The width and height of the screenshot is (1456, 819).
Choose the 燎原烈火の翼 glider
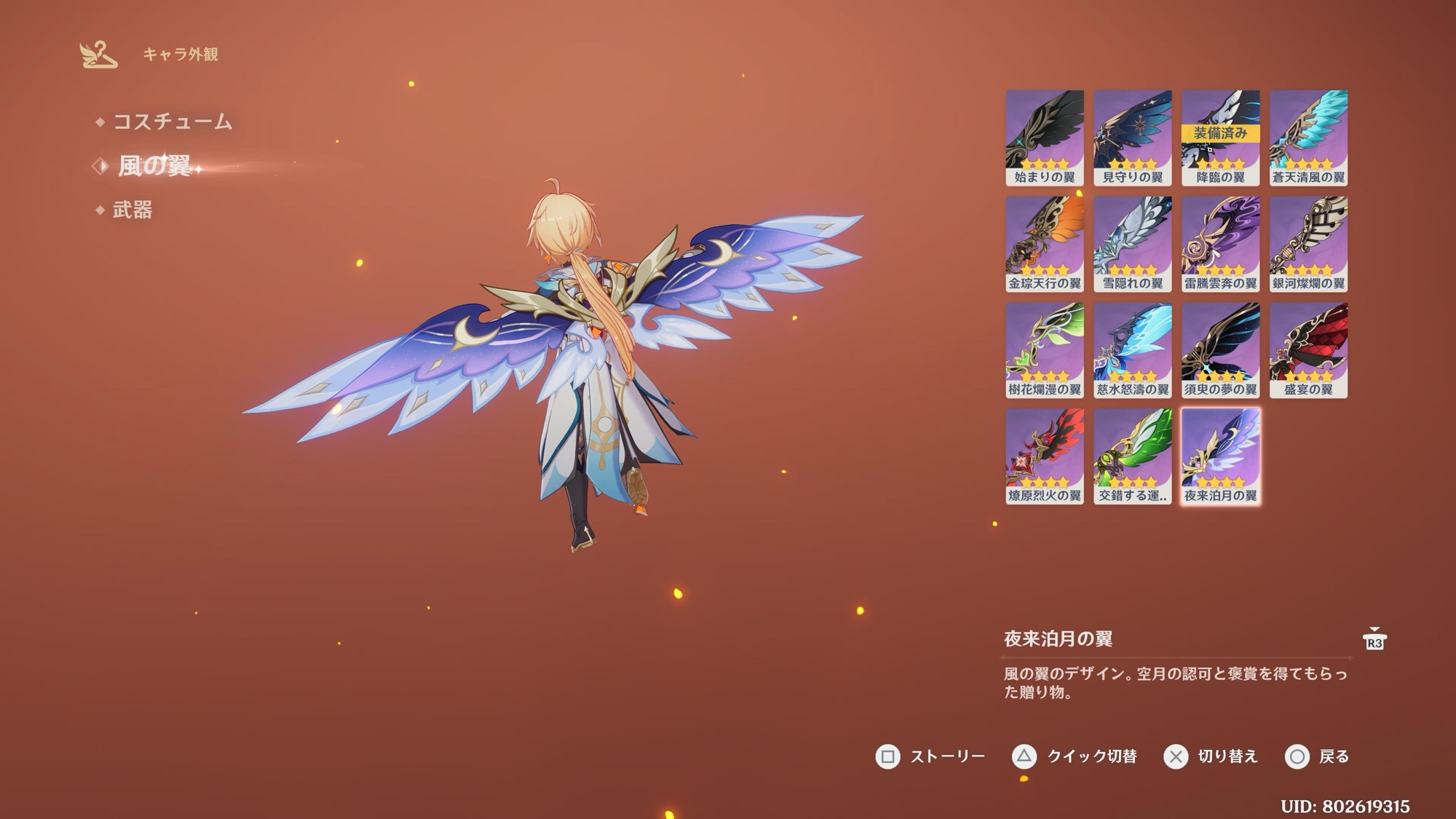[x=1044, y=456]
